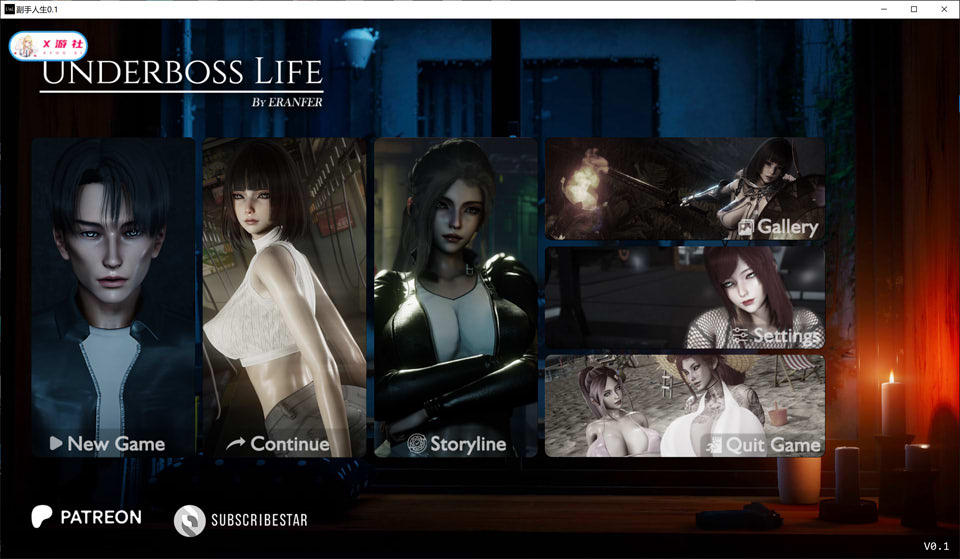Close the game window
This screenshot has height=559, width=960.
pos(942,9)
